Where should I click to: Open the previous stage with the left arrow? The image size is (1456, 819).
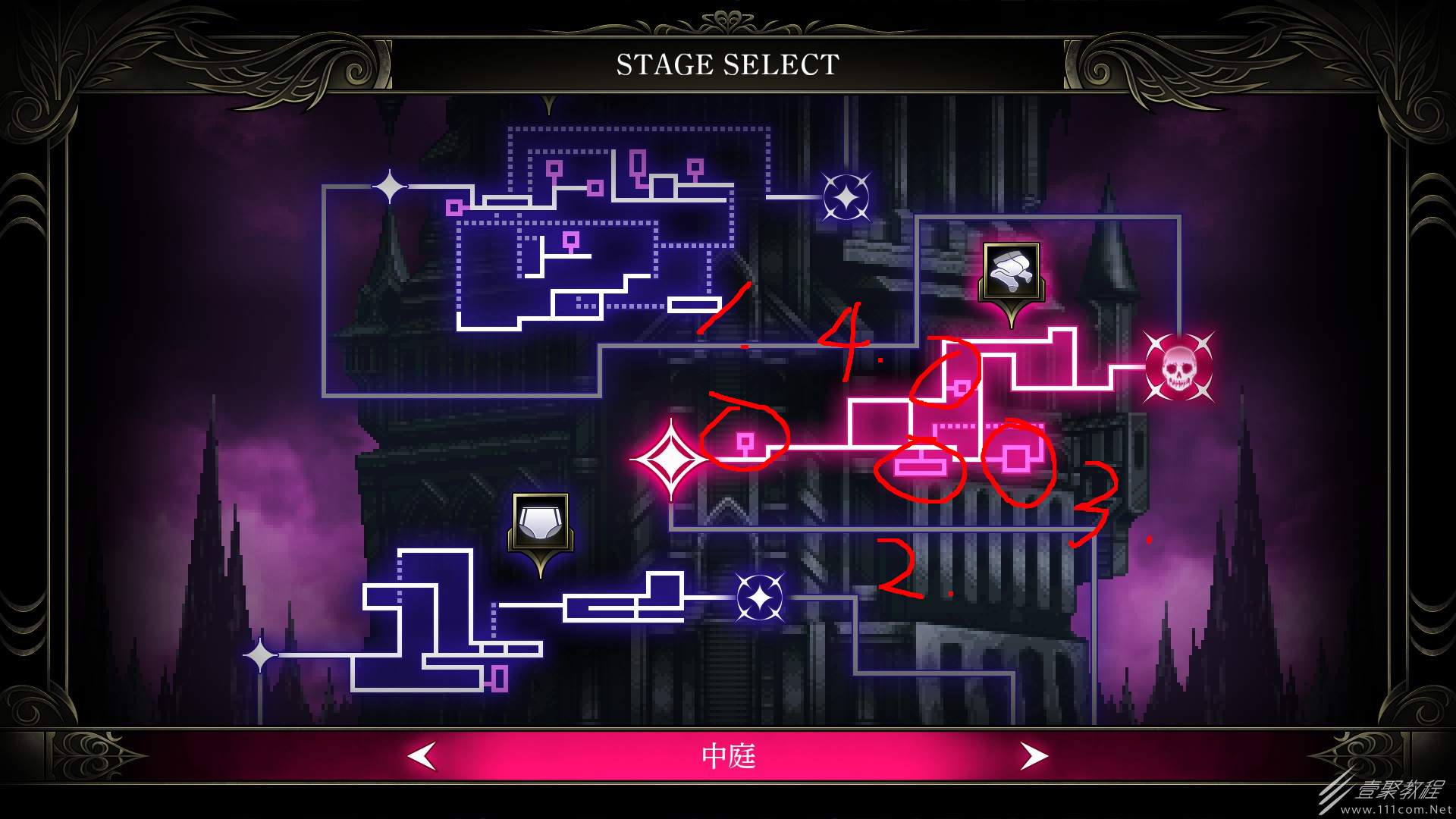coord(421,756)
